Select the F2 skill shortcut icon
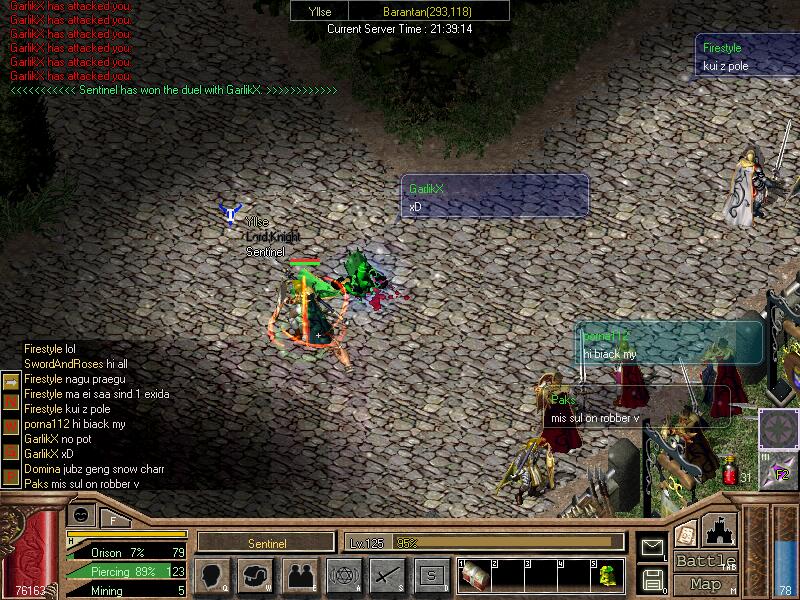 point(778,472)
